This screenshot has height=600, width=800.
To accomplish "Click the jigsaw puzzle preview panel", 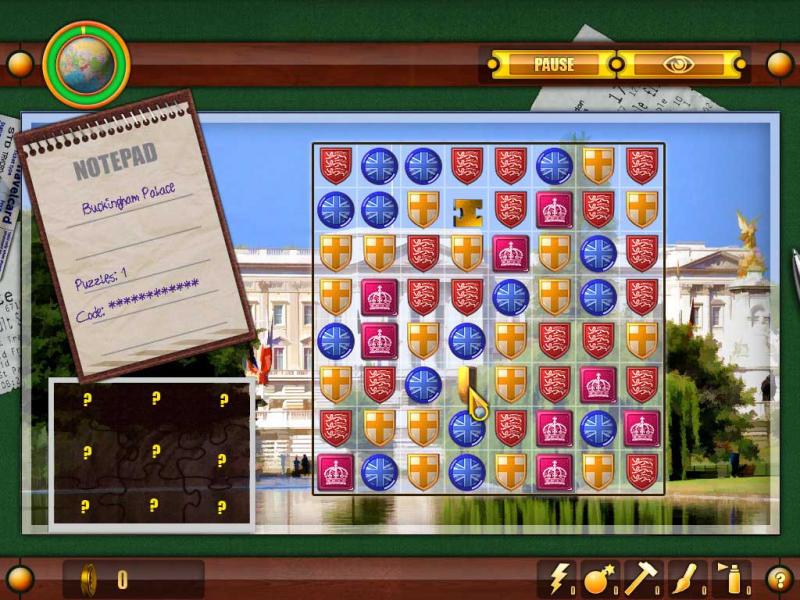I will (x=152, y=452).
